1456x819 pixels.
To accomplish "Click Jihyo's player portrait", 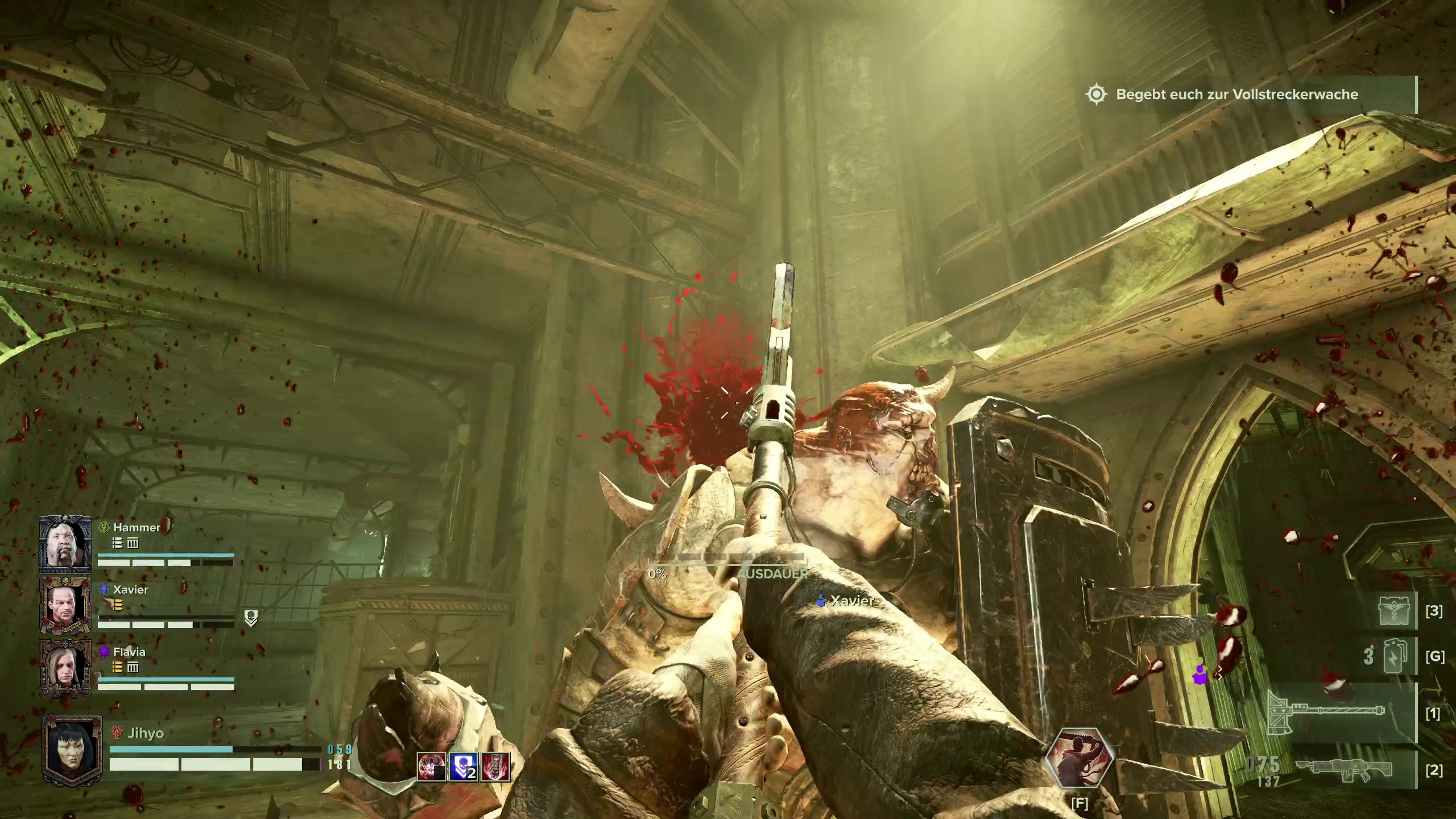I will (72, 751).
